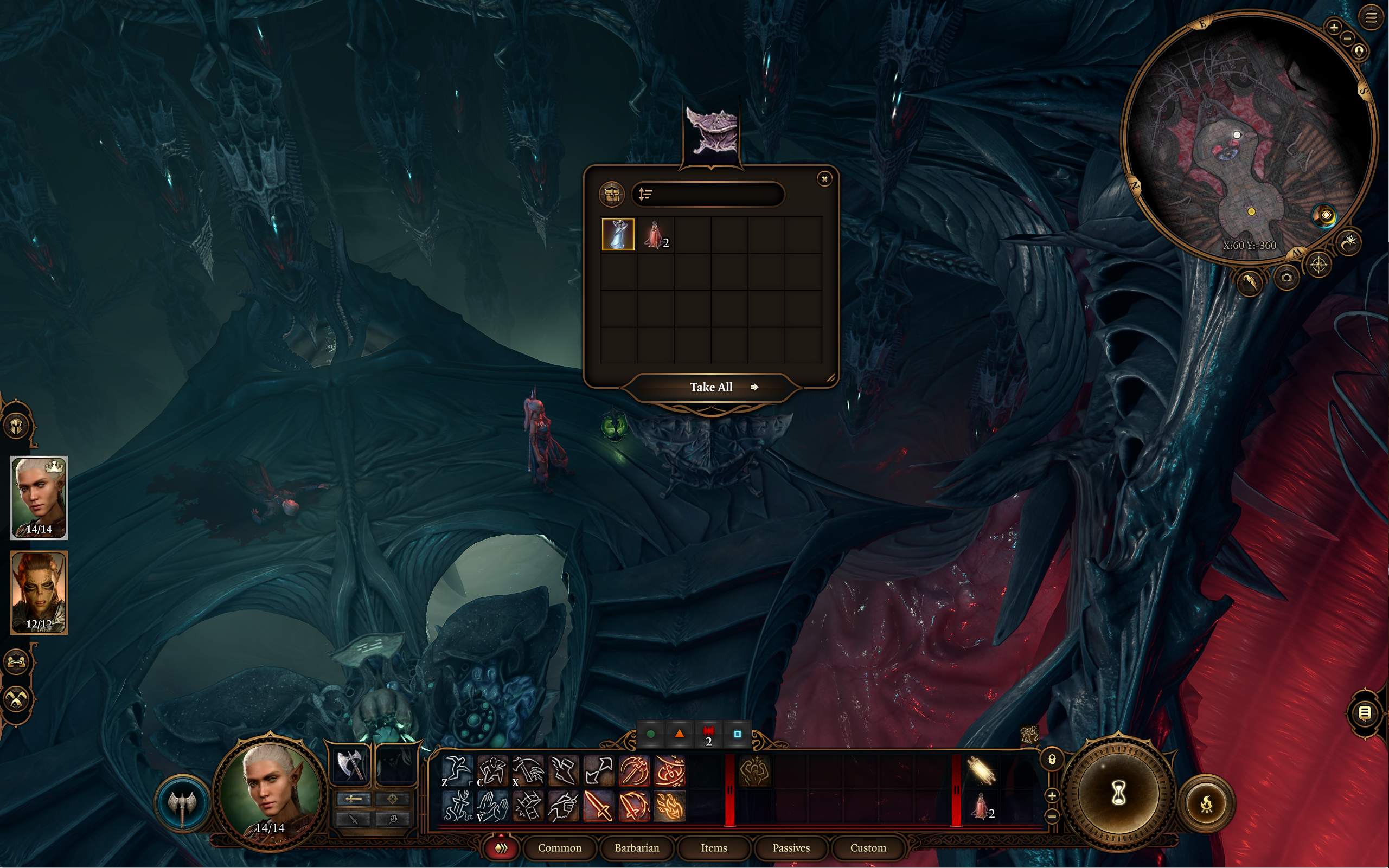The height and width of the screenshot is (868, 1389).
Task: Take all items from the container
Action: tap(712, 388)
